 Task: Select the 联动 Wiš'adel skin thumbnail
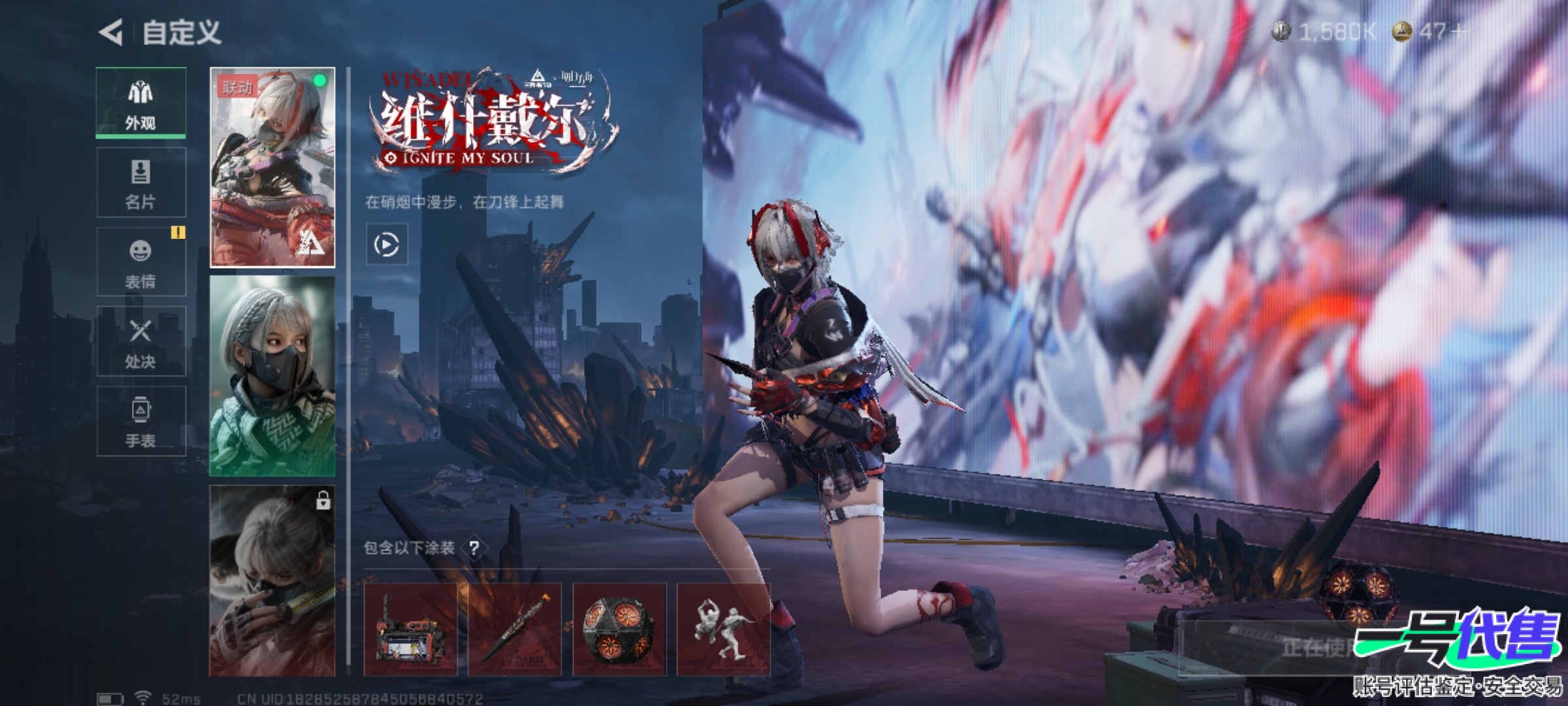click(x=272, y=167)
